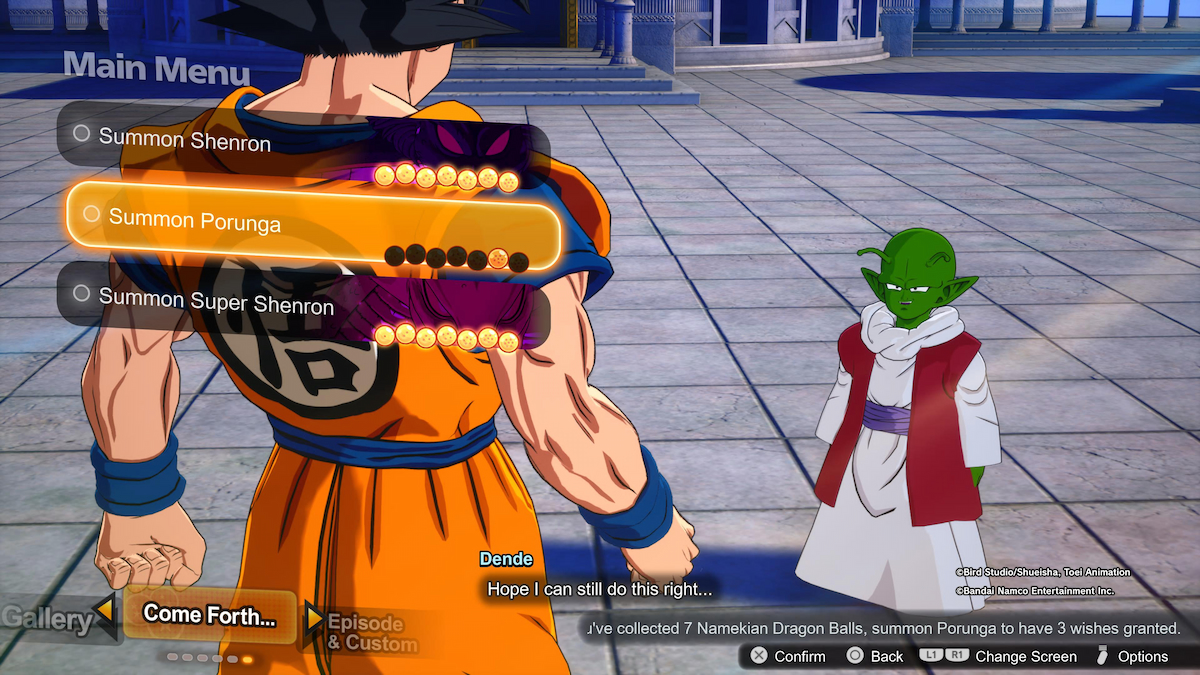This screenshot has height=675, width=1200.
Task: Switch to the Gallery screen tab
Action: tap(45, 619)
